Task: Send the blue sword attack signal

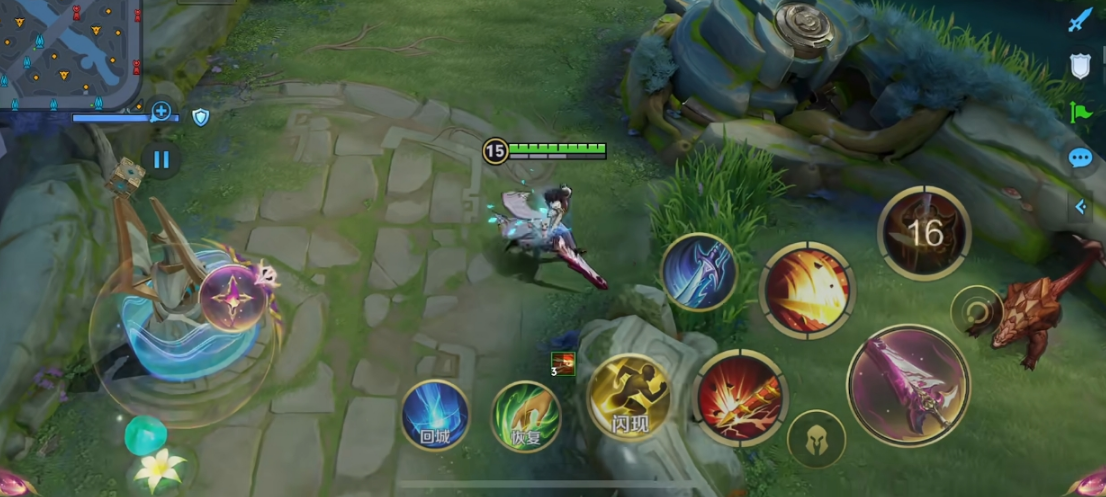Action: point(1080,20)
